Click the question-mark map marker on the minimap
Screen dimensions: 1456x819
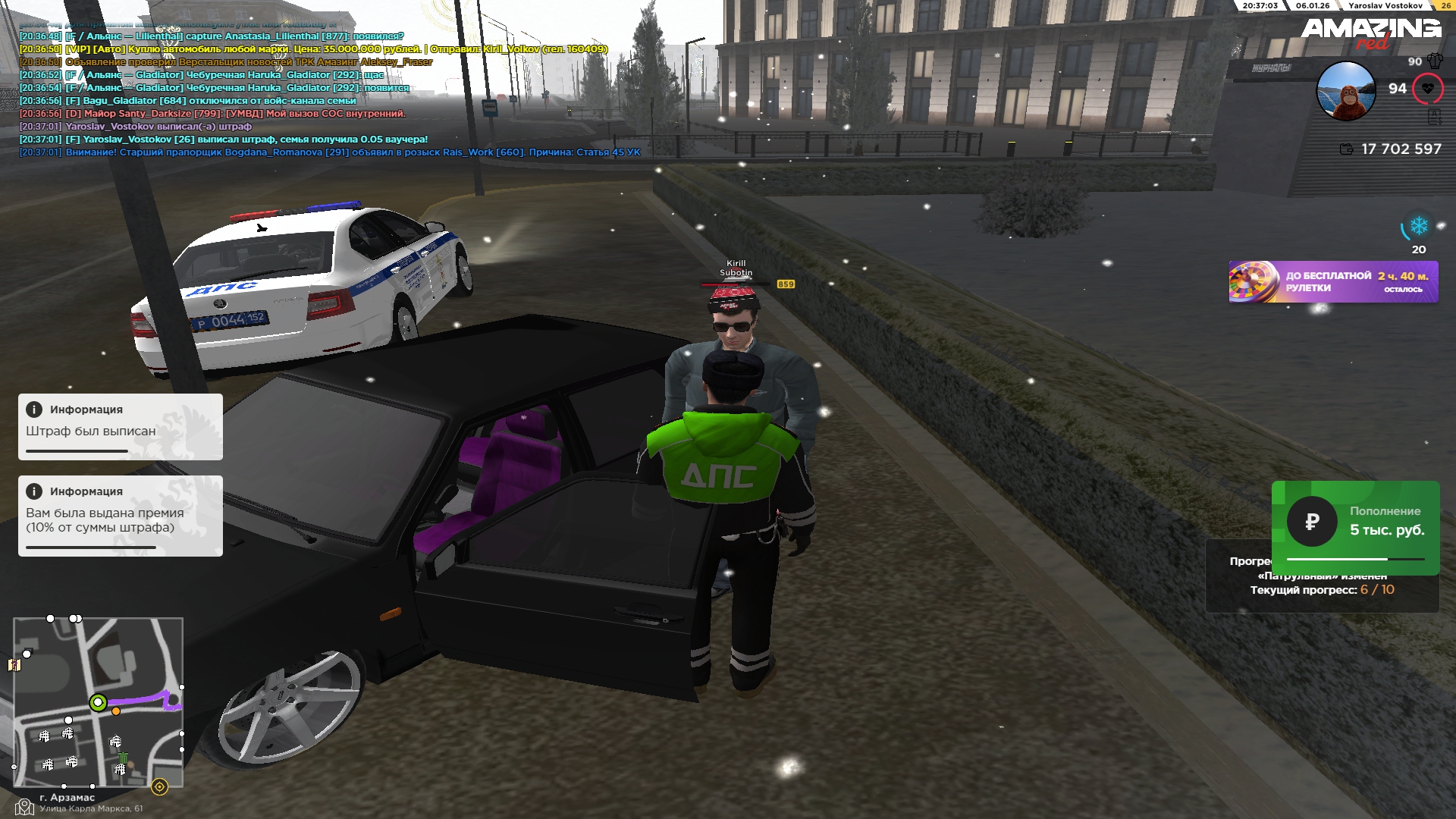pos(14,665)
